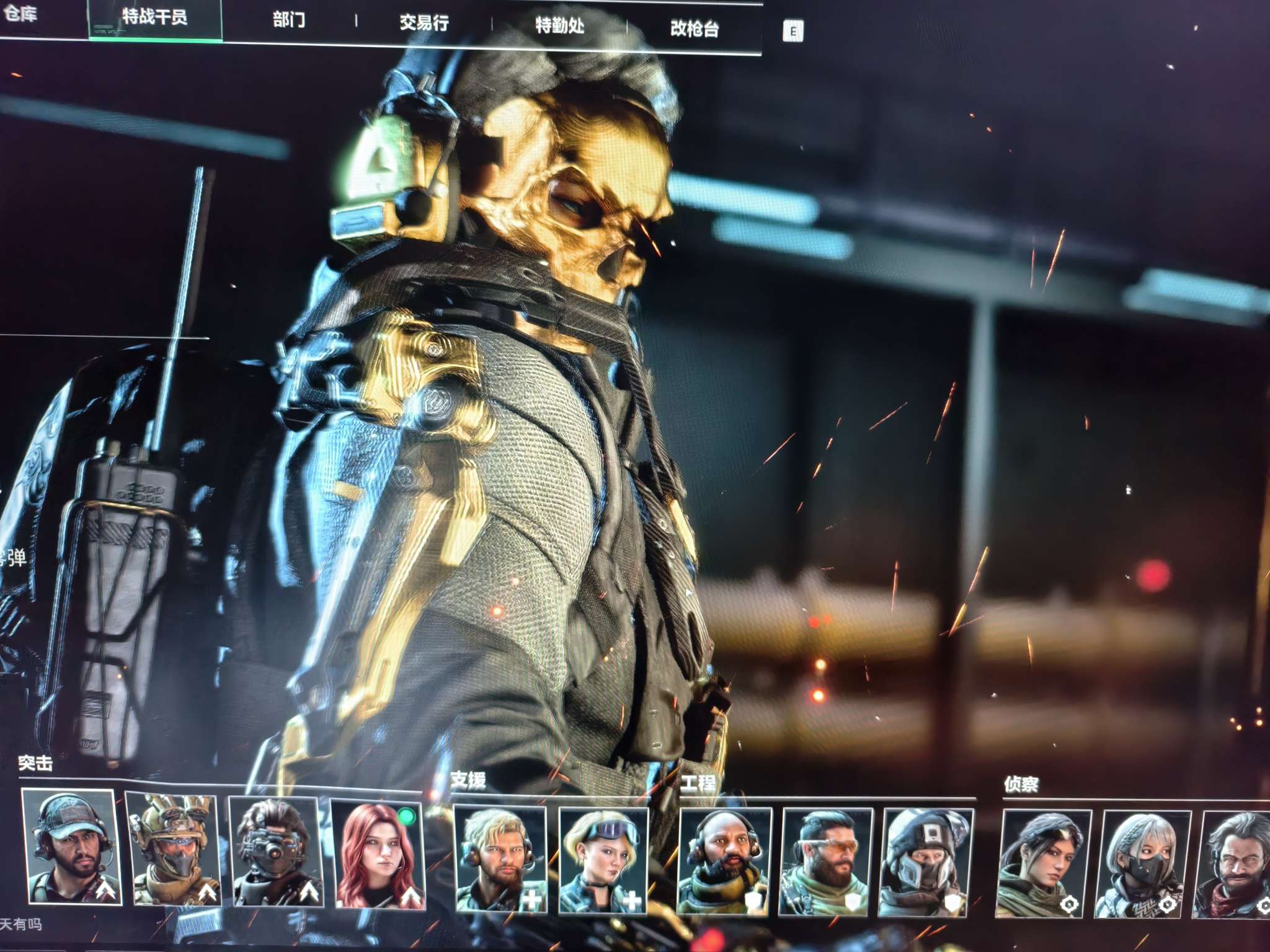
Task: Switch to the 部门 tab
Action: [289, 20]
